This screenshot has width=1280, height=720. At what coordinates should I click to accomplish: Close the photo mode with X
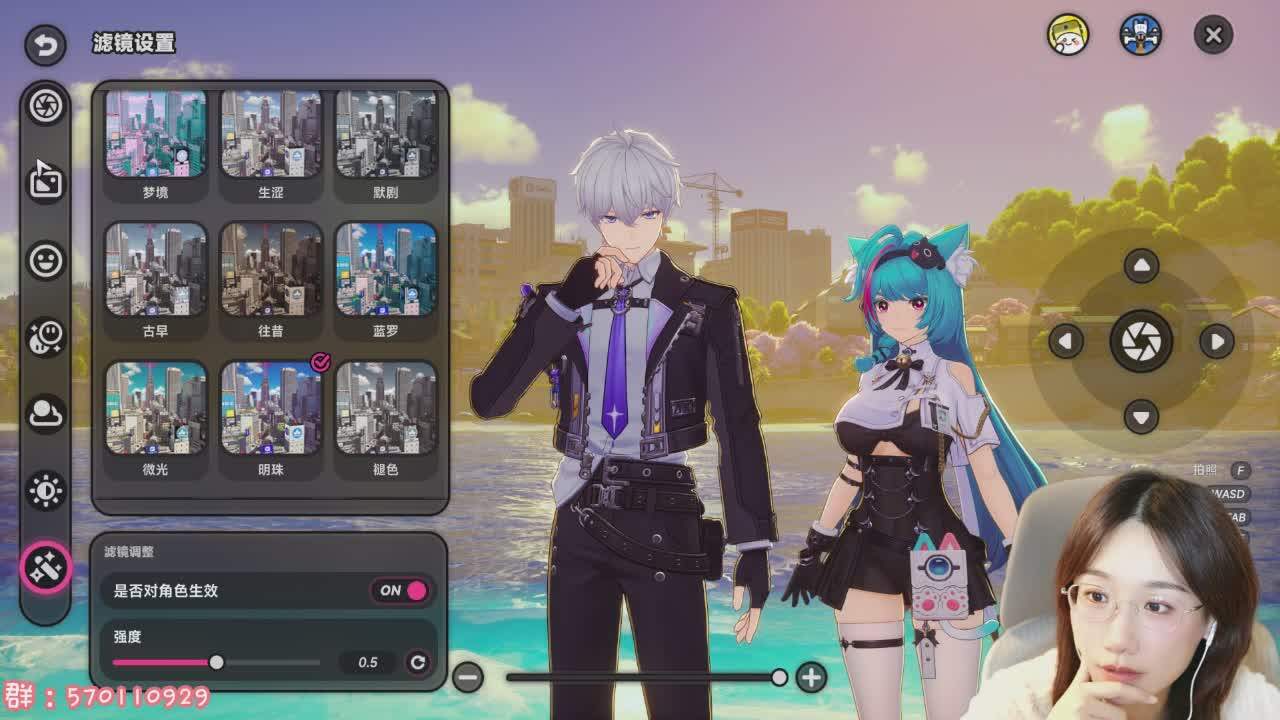(x=1213, y=36)
